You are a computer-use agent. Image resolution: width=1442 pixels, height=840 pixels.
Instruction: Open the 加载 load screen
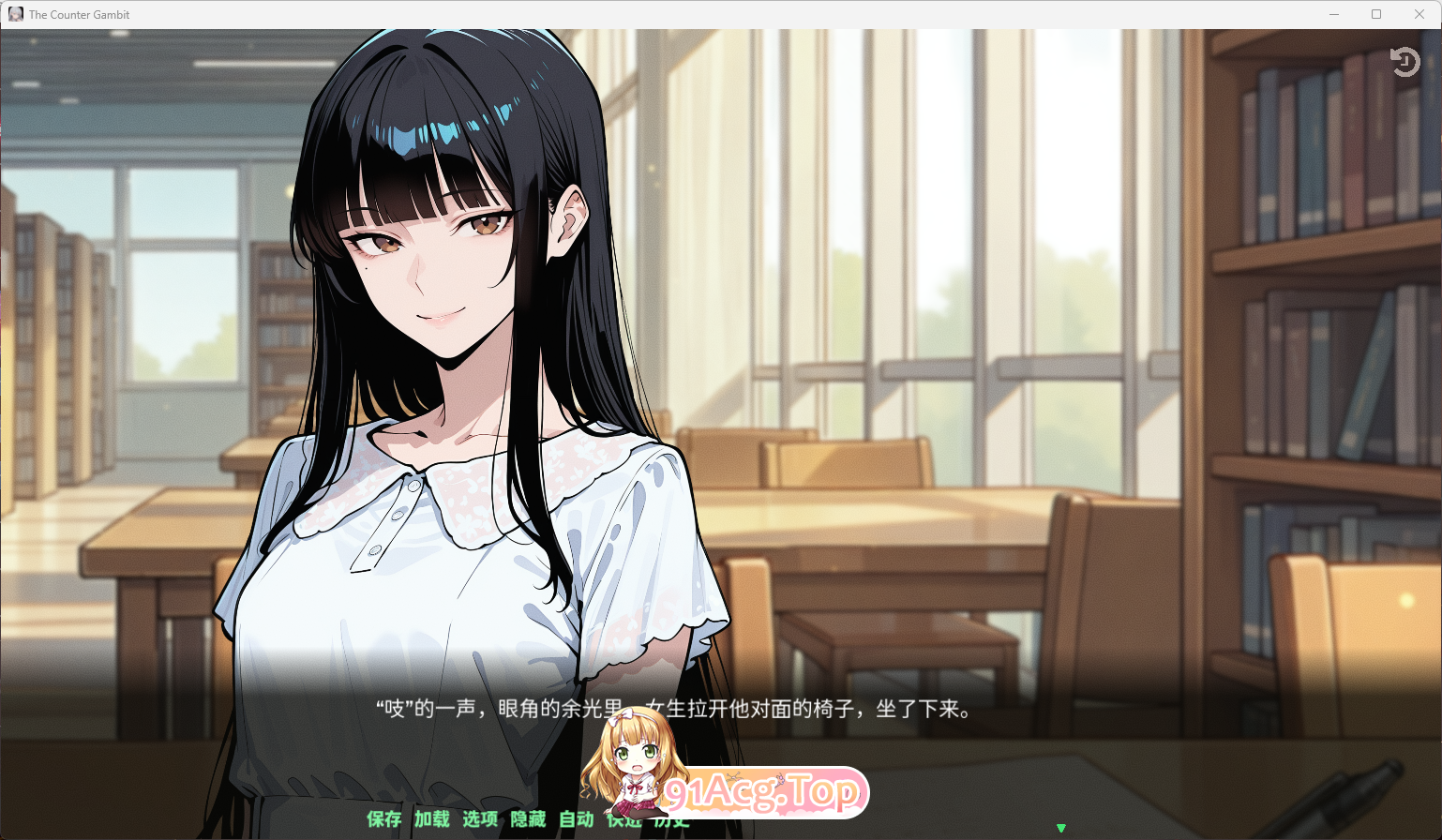pos(431,819)
